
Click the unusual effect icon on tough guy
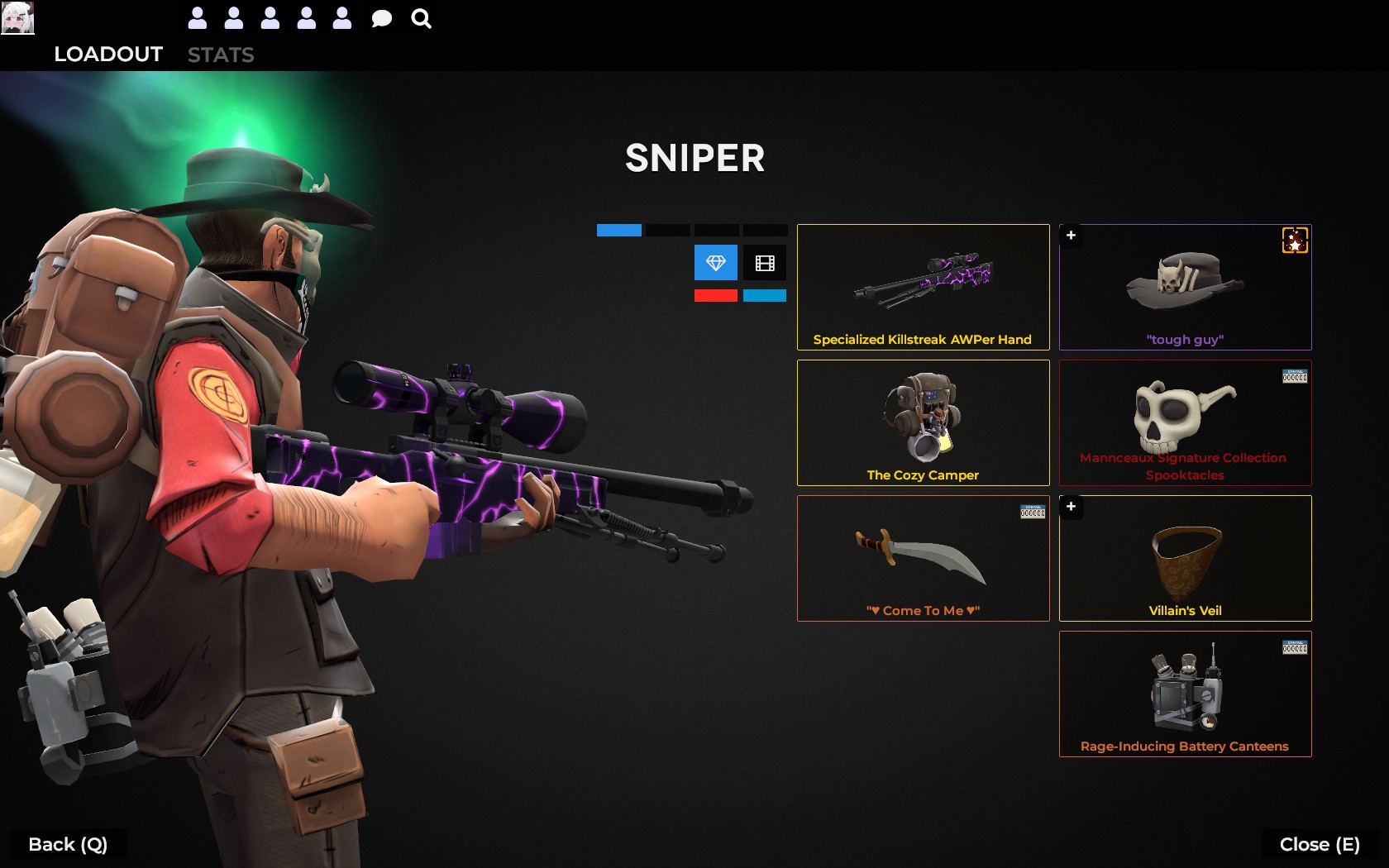tap(1295, 241)
